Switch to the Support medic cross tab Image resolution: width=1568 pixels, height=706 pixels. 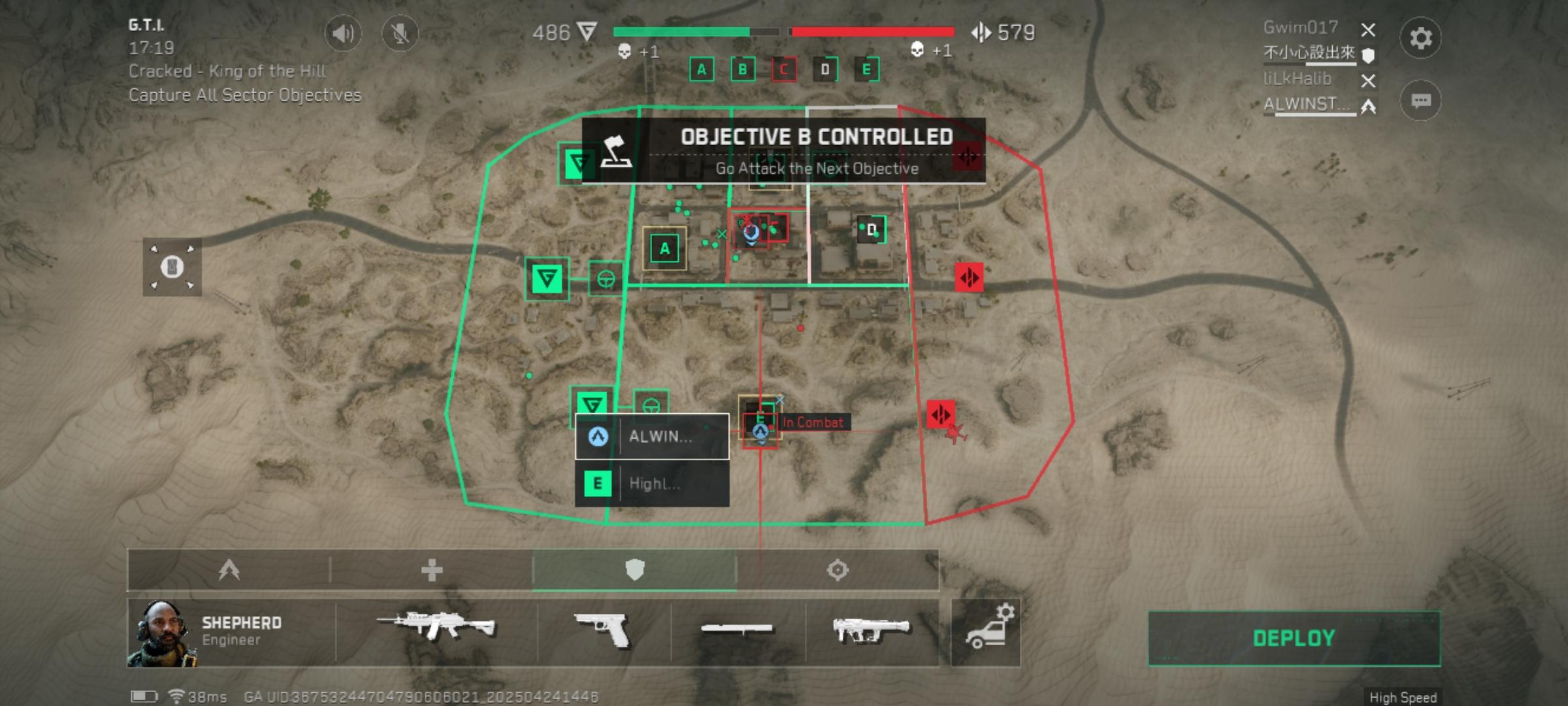pos(432,570)
